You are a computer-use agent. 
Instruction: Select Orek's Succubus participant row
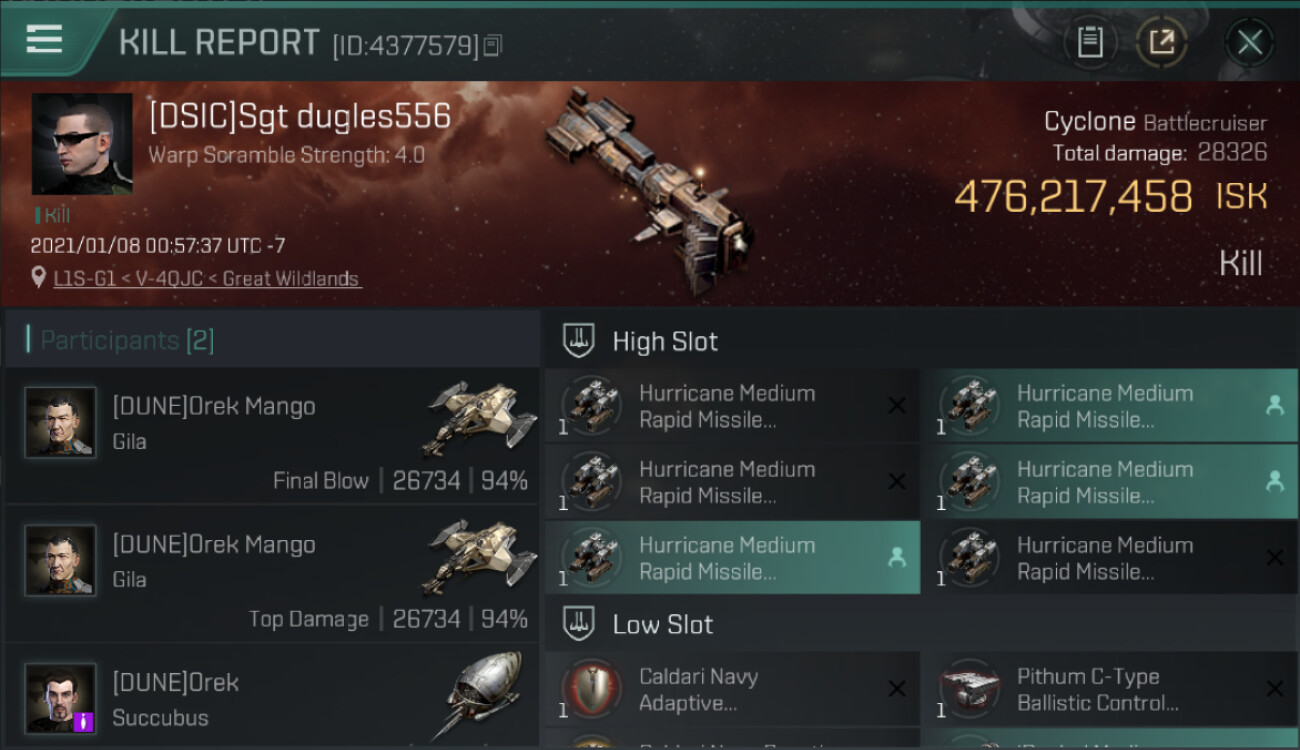point(272,700)
